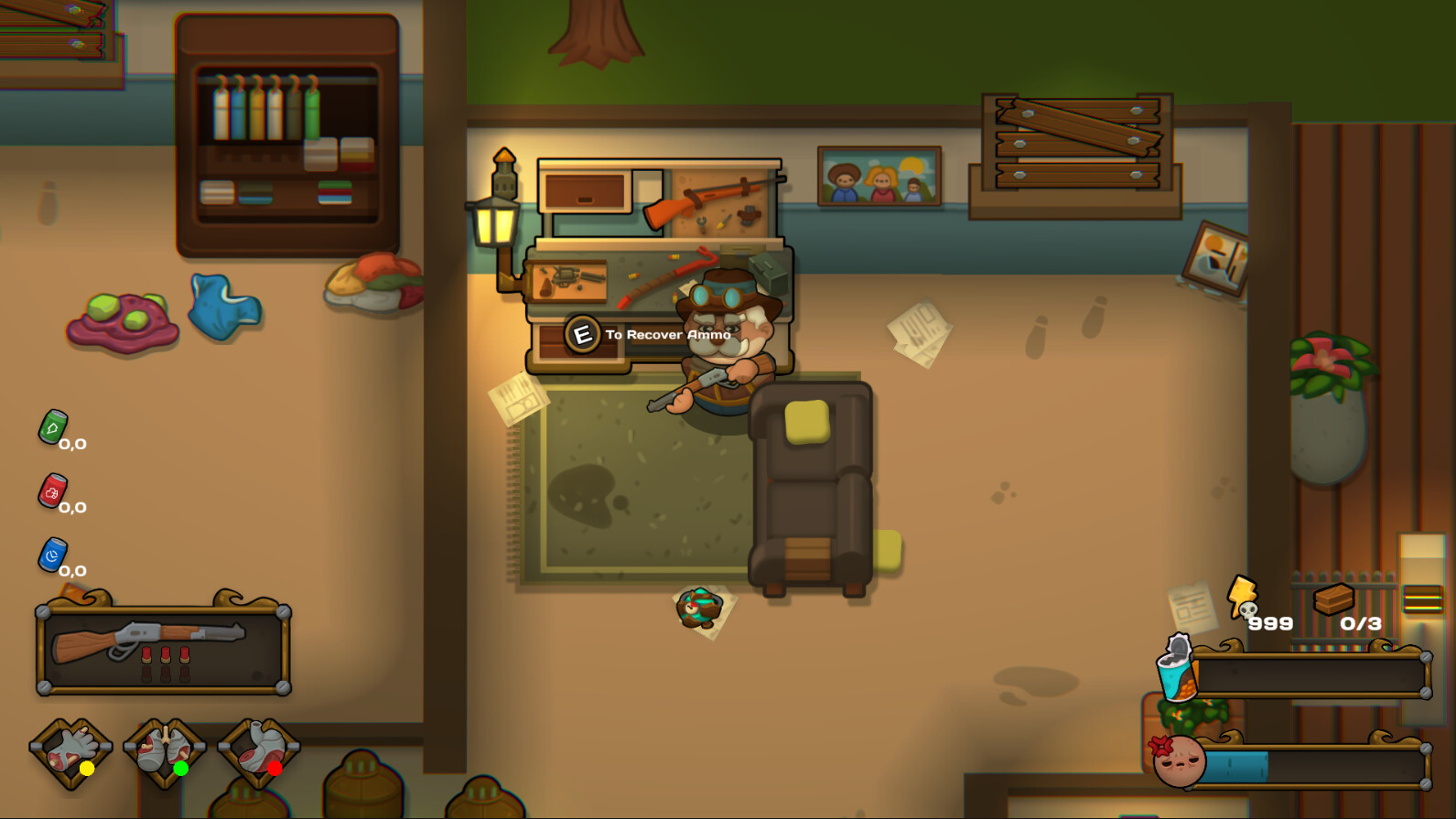1456x819 pixels.
Task: Click the 999 kill count label
Action: pyautogui.click(x=1270, y=624)
